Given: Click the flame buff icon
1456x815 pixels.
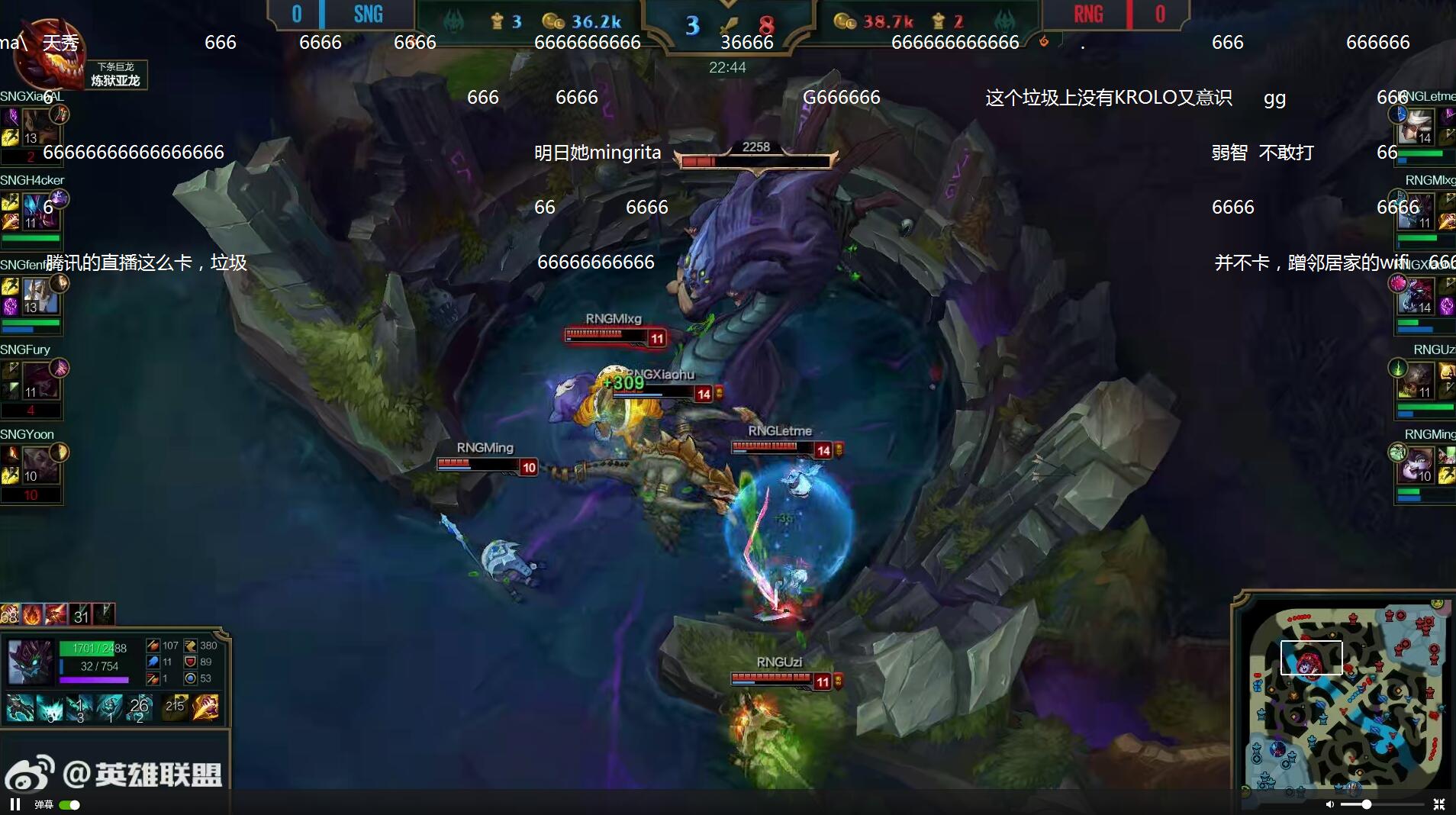Looking at the screenshot, I should [x=31, y=614].
